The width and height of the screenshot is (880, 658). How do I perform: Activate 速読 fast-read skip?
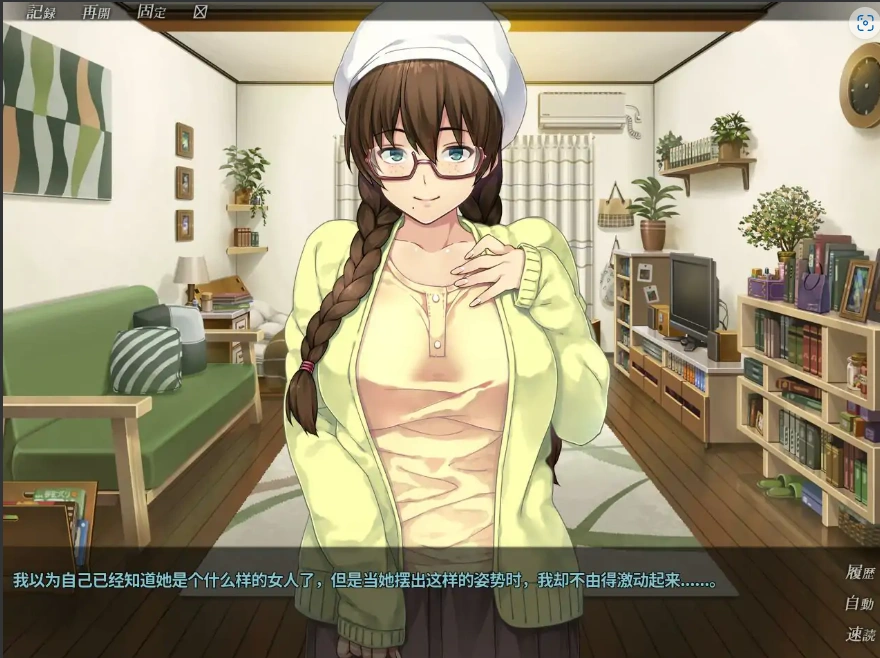859,634
